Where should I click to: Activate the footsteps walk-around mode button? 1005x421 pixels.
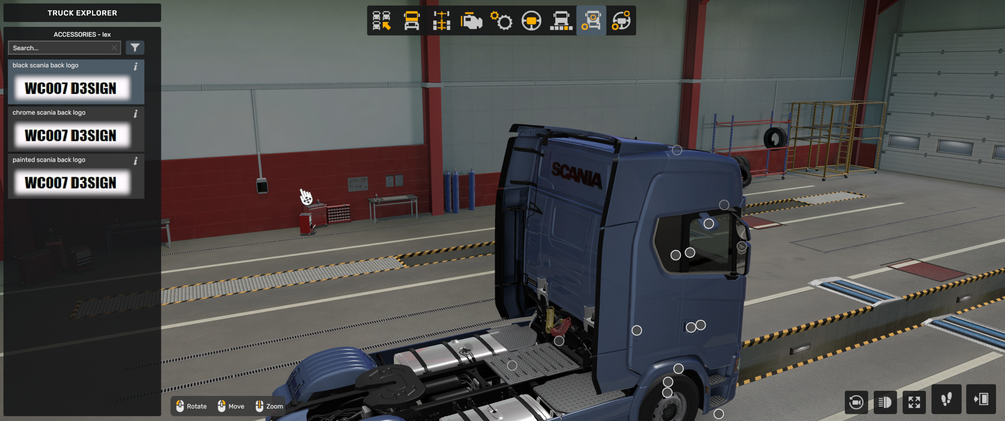point(946,400)
